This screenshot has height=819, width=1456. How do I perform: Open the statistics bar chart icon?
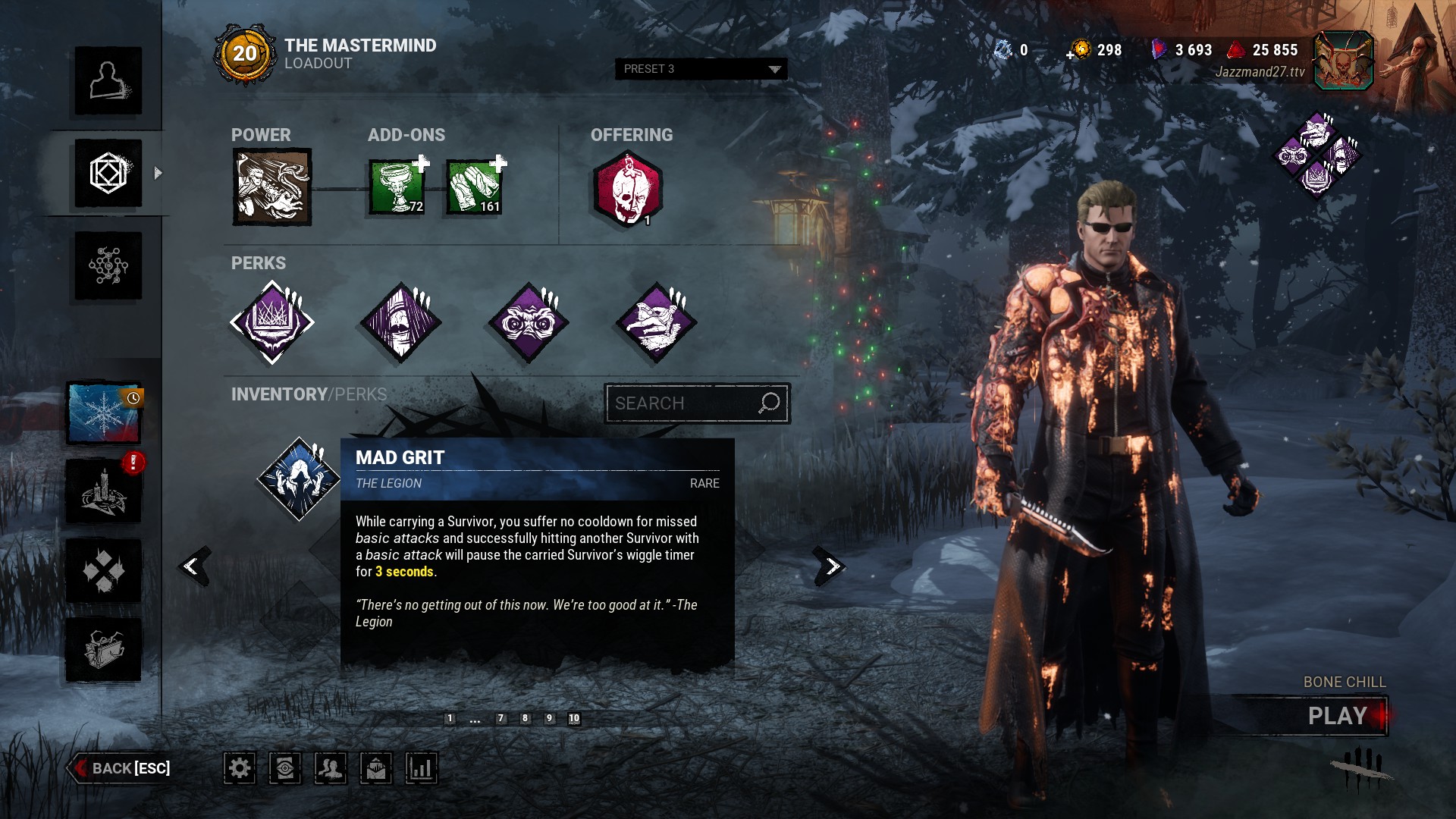click(421, 768)
